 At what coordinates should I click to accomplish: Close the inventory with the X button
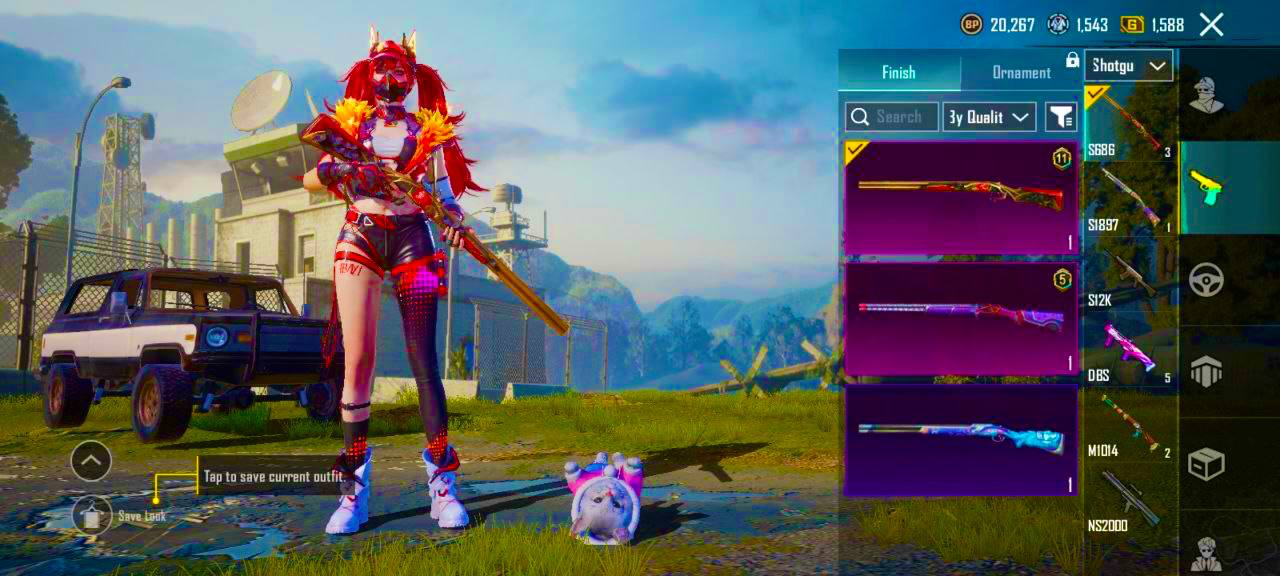click(x=1211, y=25)
